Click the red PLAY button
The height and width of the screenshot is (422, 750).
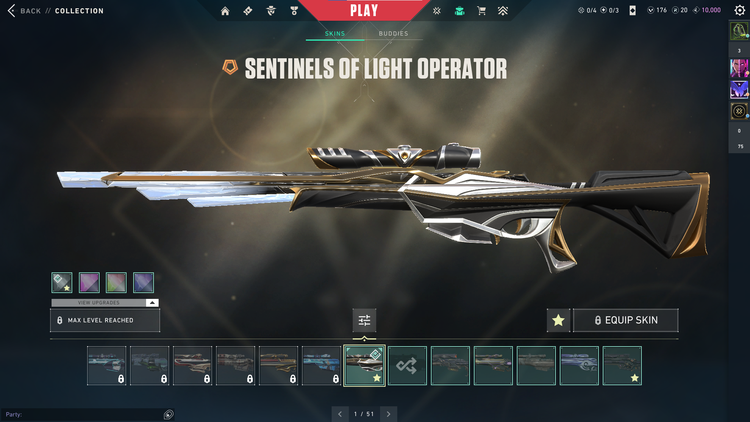click(364, 11)
